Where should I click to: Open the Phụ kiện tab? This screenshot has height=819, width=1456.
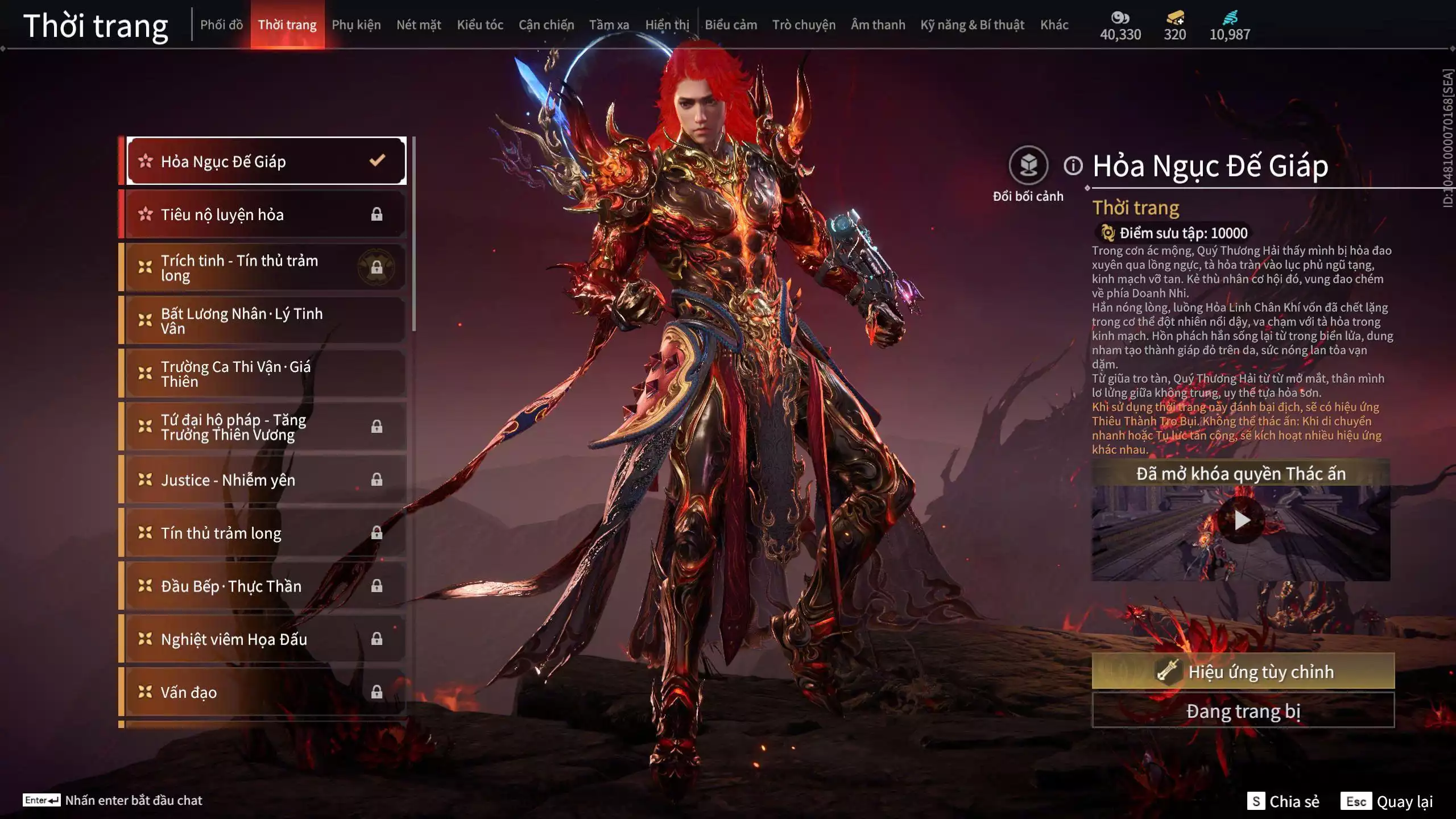point(356,25)
